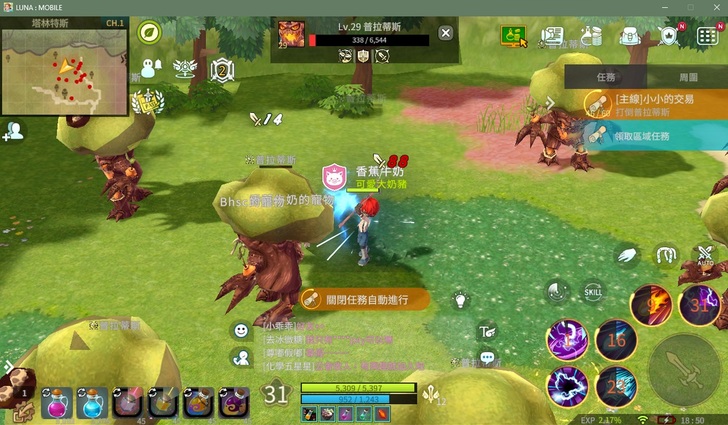The height and width of the screenshot is (425, 728).
Task: Switch to the 周圍 nearby tab
Action: (x=688, y=76)
